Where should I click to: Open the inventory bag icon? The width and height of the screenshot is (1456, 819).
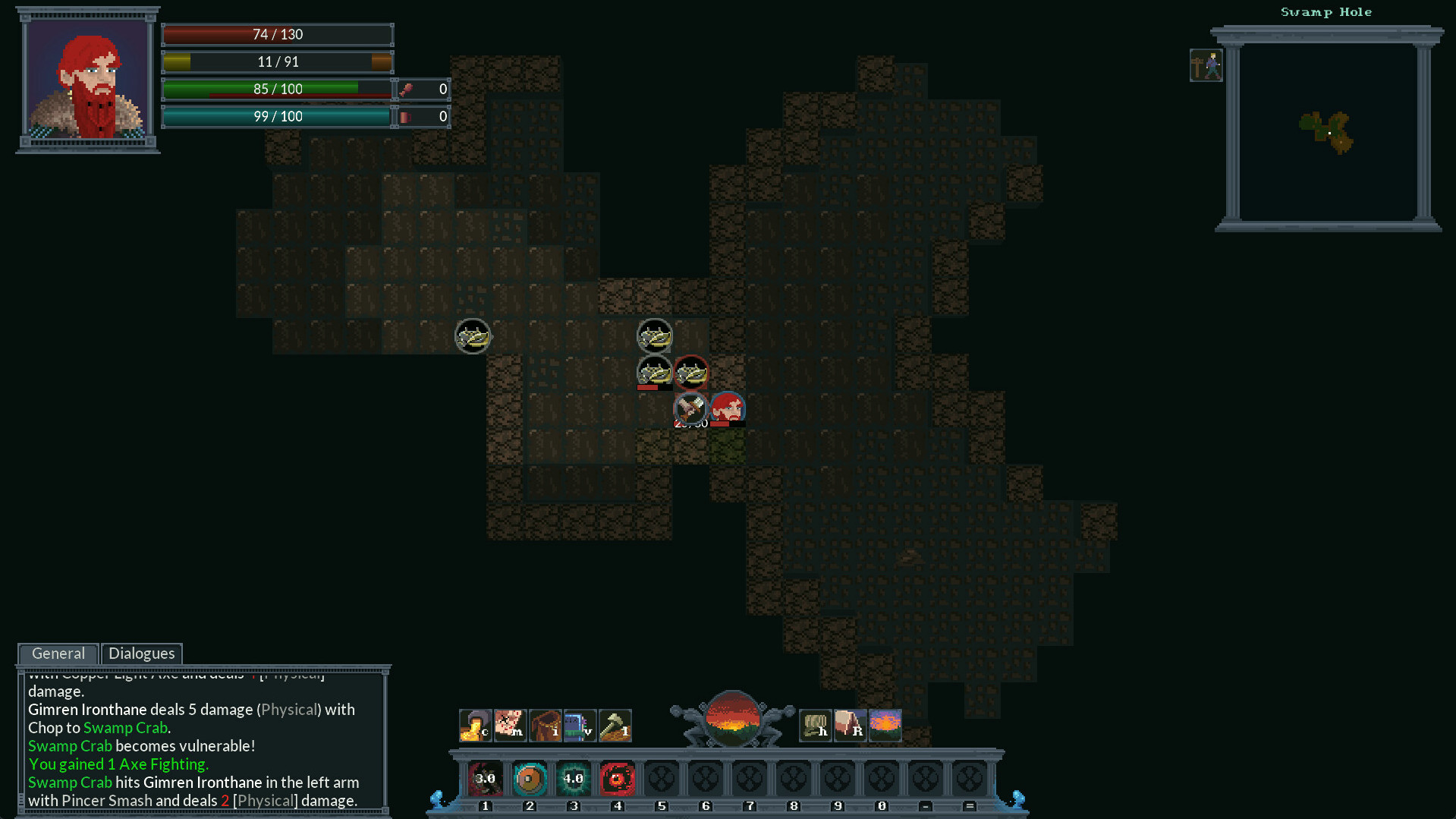[x=545, y=726]
